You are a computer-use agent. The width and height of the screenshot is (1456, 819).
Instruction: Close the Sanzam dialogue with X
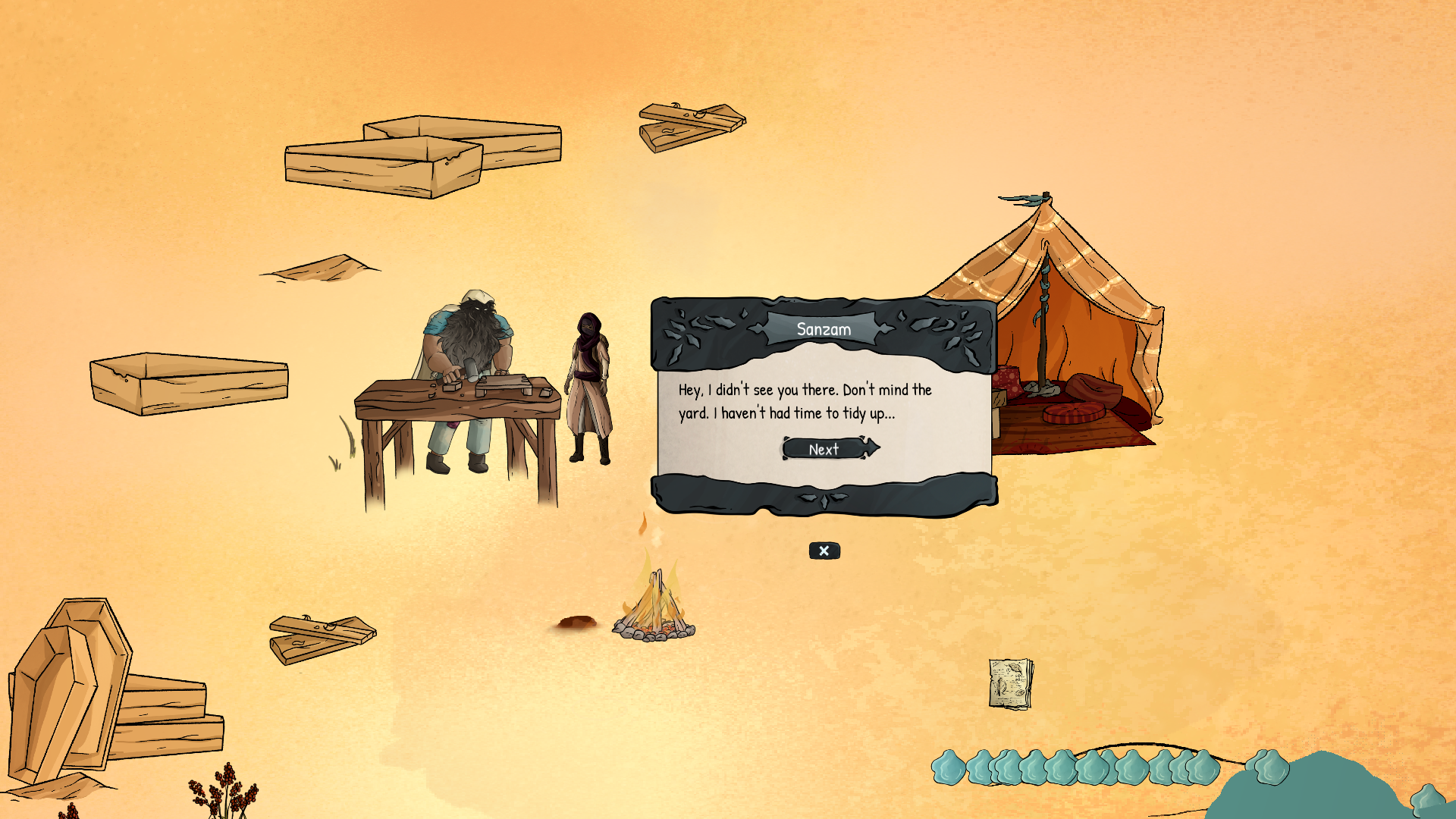(824, 551)
